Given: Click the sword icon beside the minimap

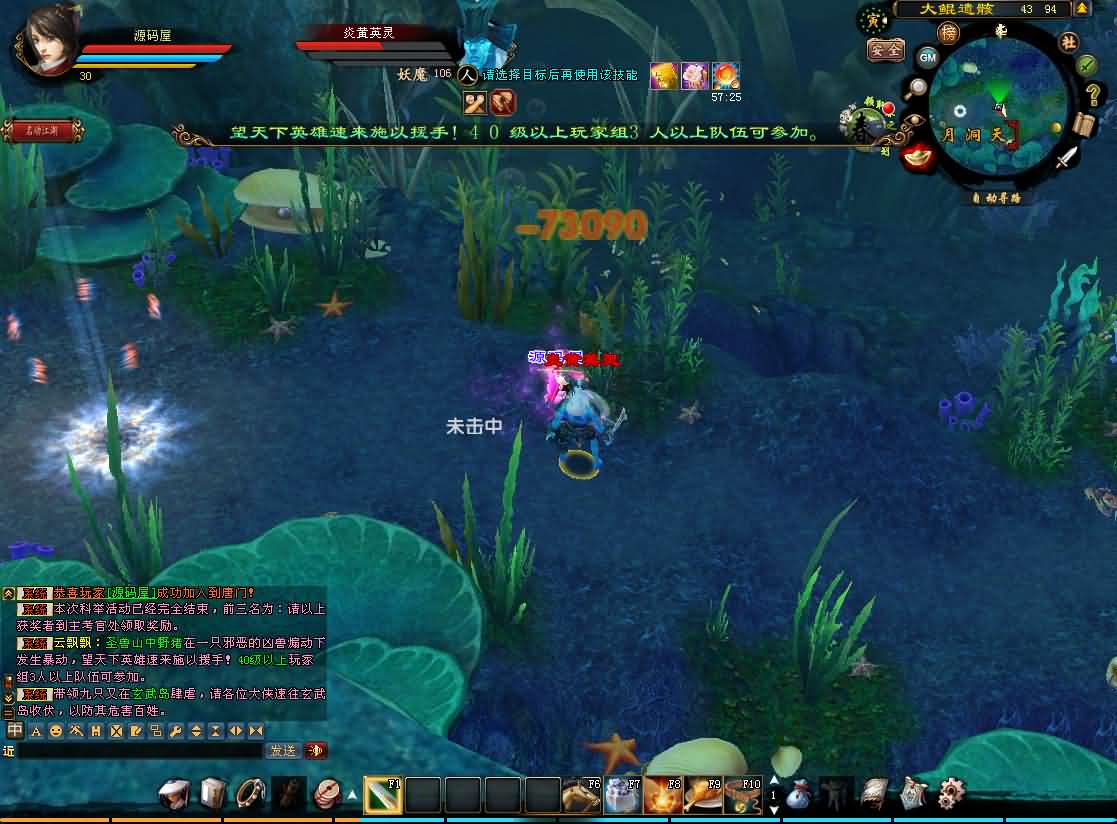Looking at the screenshot, I should pyautogui.click(x=1068, y=156).
